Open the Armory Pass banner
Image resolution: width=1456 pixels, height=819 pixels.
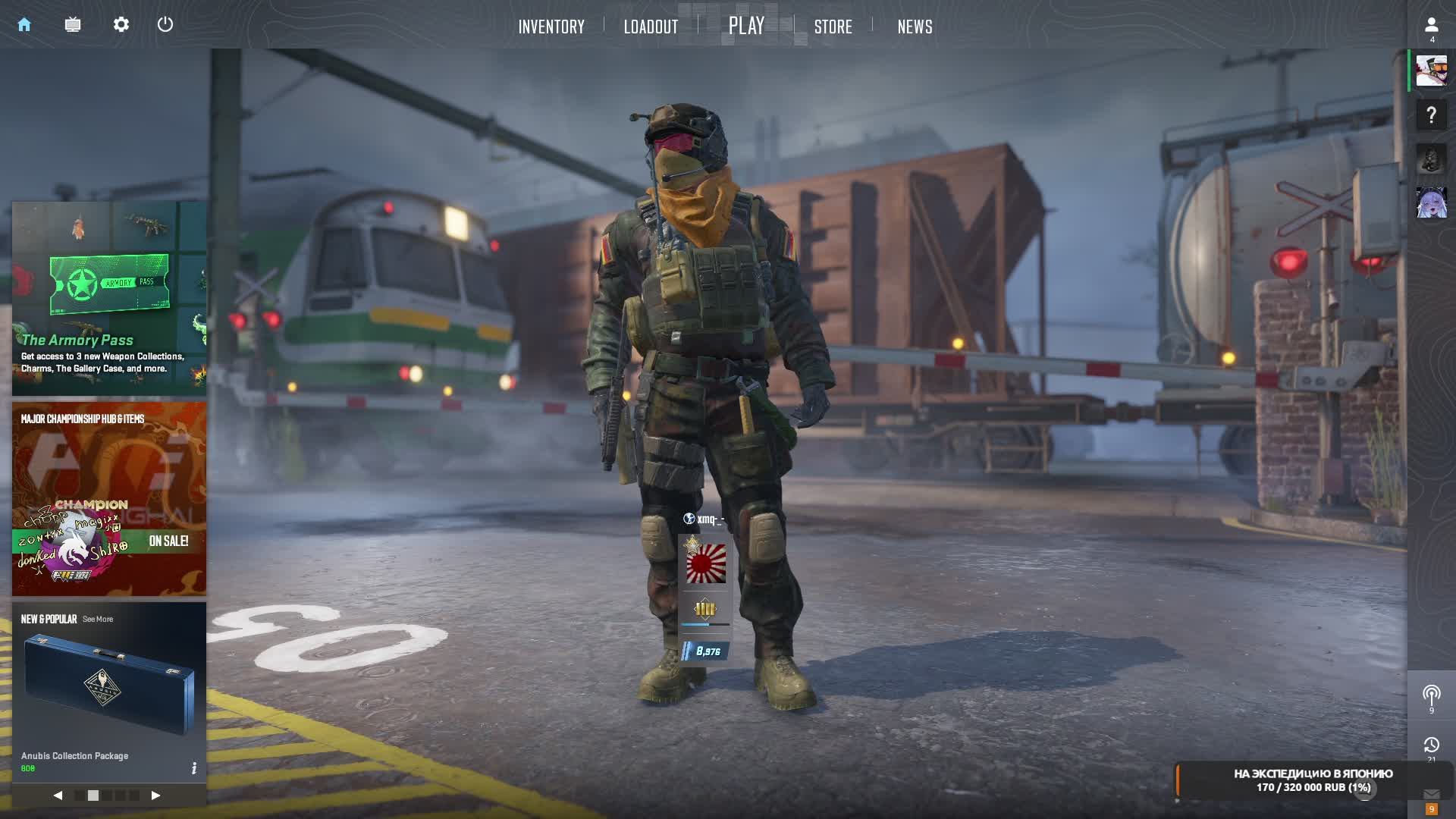tap(109, 298)
